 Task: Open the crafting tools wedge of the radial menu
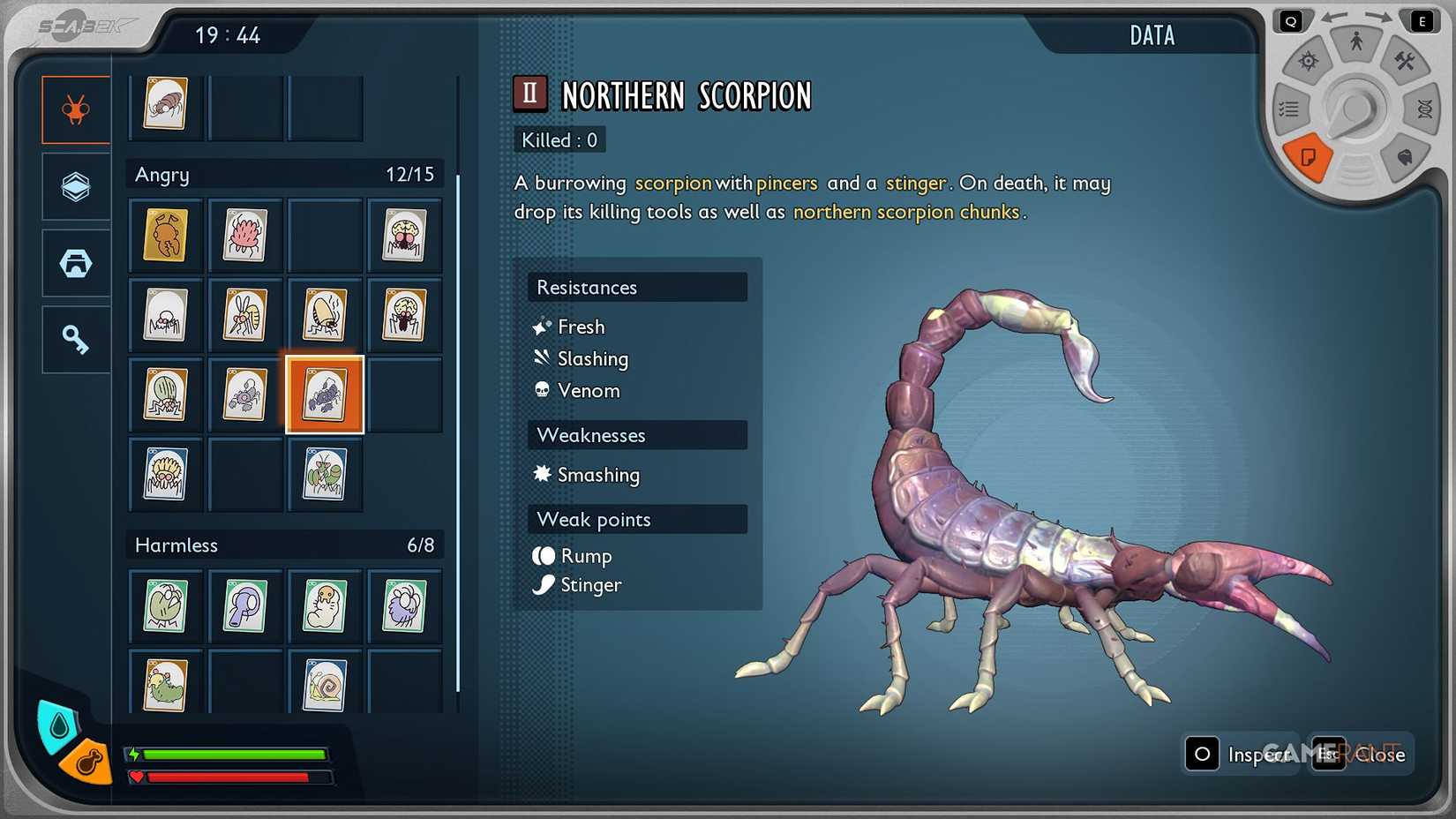(x=1407, y=63)
